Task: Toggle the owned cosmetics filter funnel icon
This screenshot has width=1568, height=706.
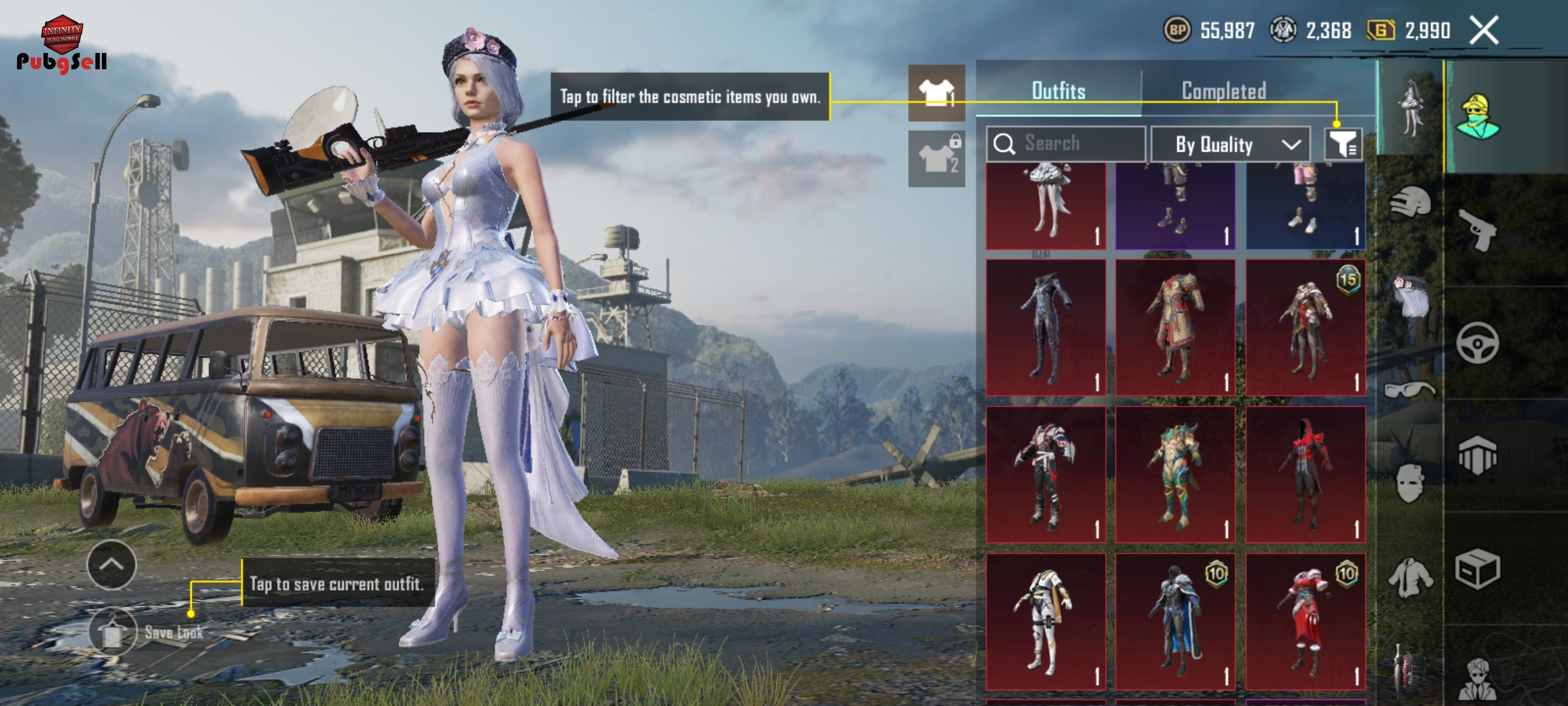Action: (1343, 144)
